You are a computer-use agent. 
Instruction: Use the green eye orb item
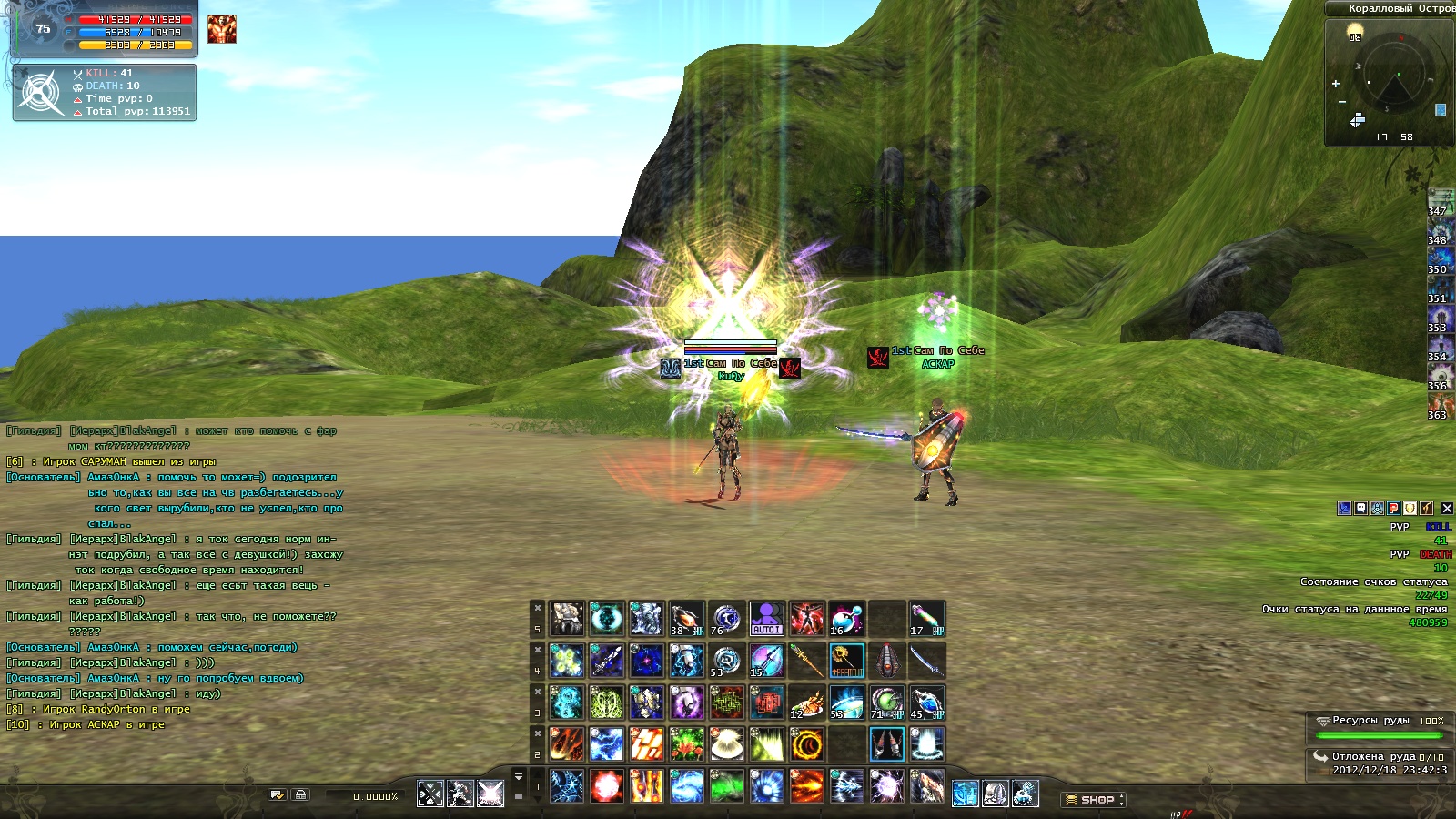coord(886,703)
